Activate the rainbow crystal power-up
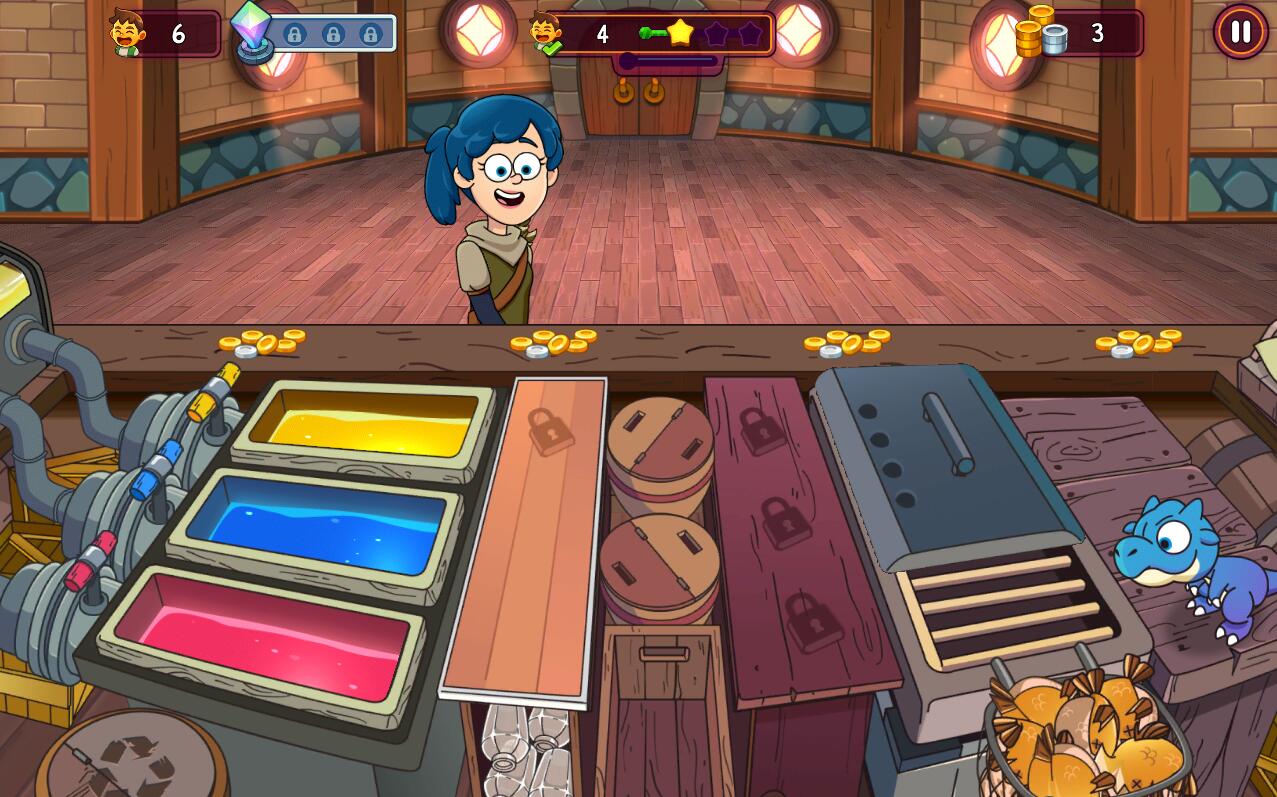This screenshot has height=797, width=1277. click(253, 30)
